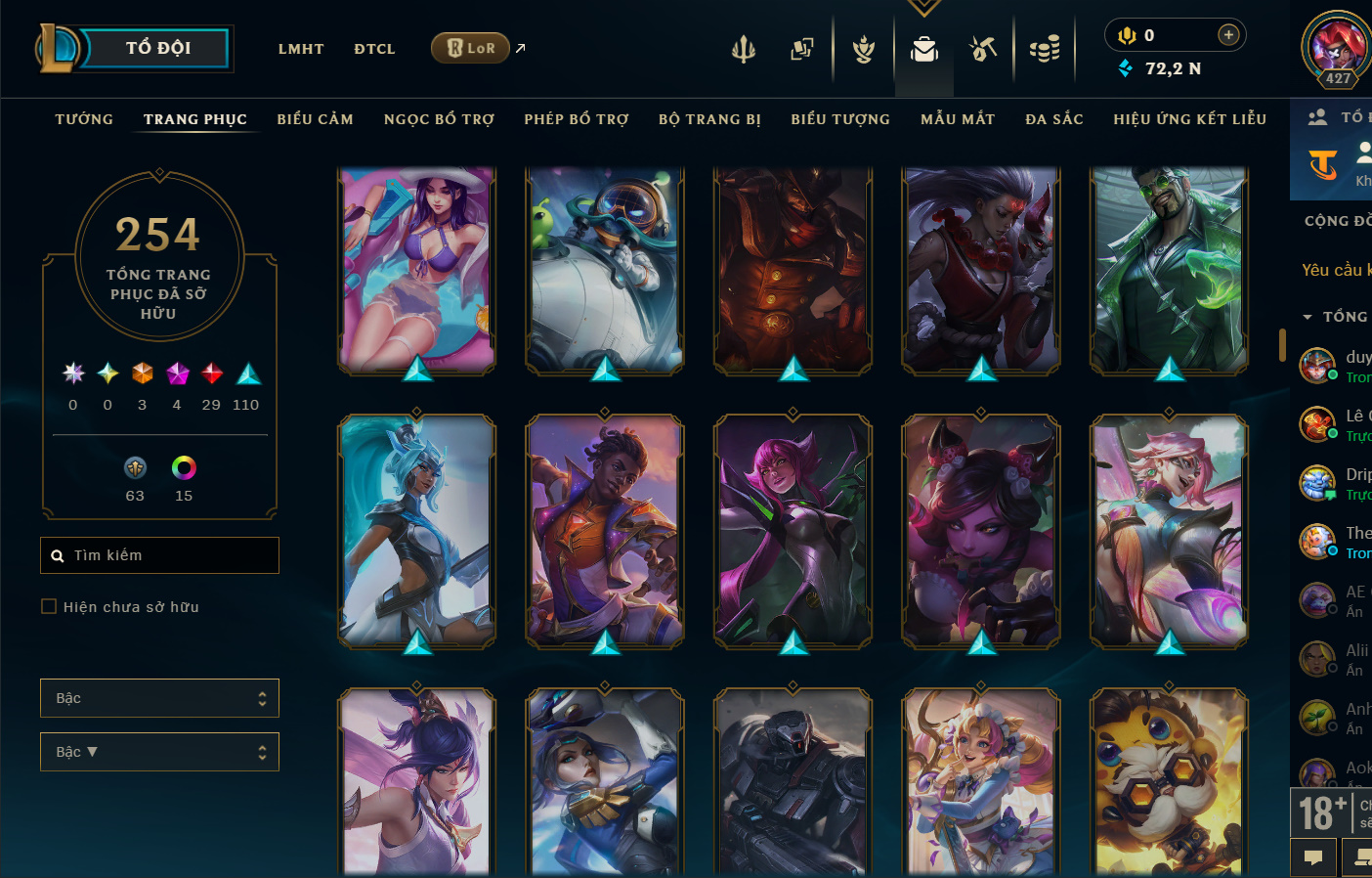
Task: Show the Phép Bổ Trợ tab
Action: click(x=577, y=119)
